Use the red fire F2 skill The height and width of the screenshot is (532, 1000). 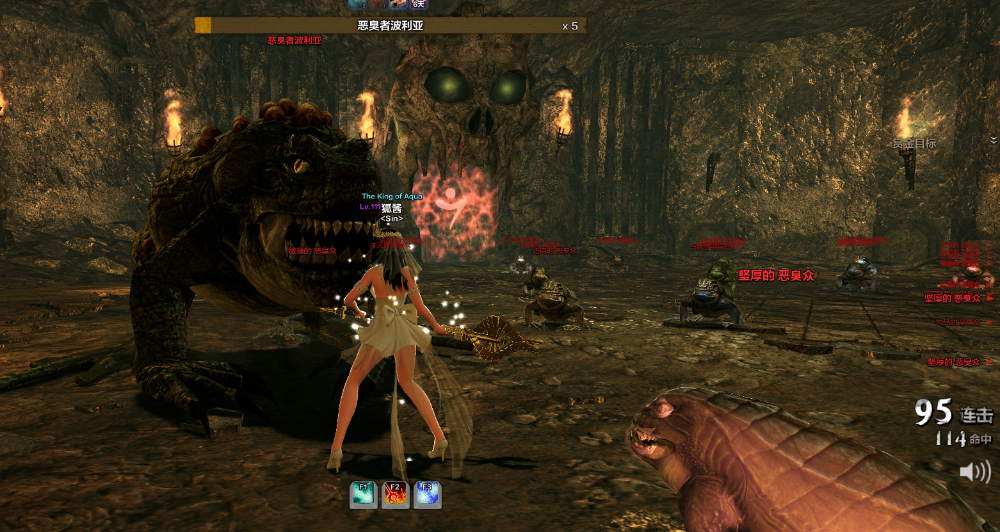click(x=395, y=495)
